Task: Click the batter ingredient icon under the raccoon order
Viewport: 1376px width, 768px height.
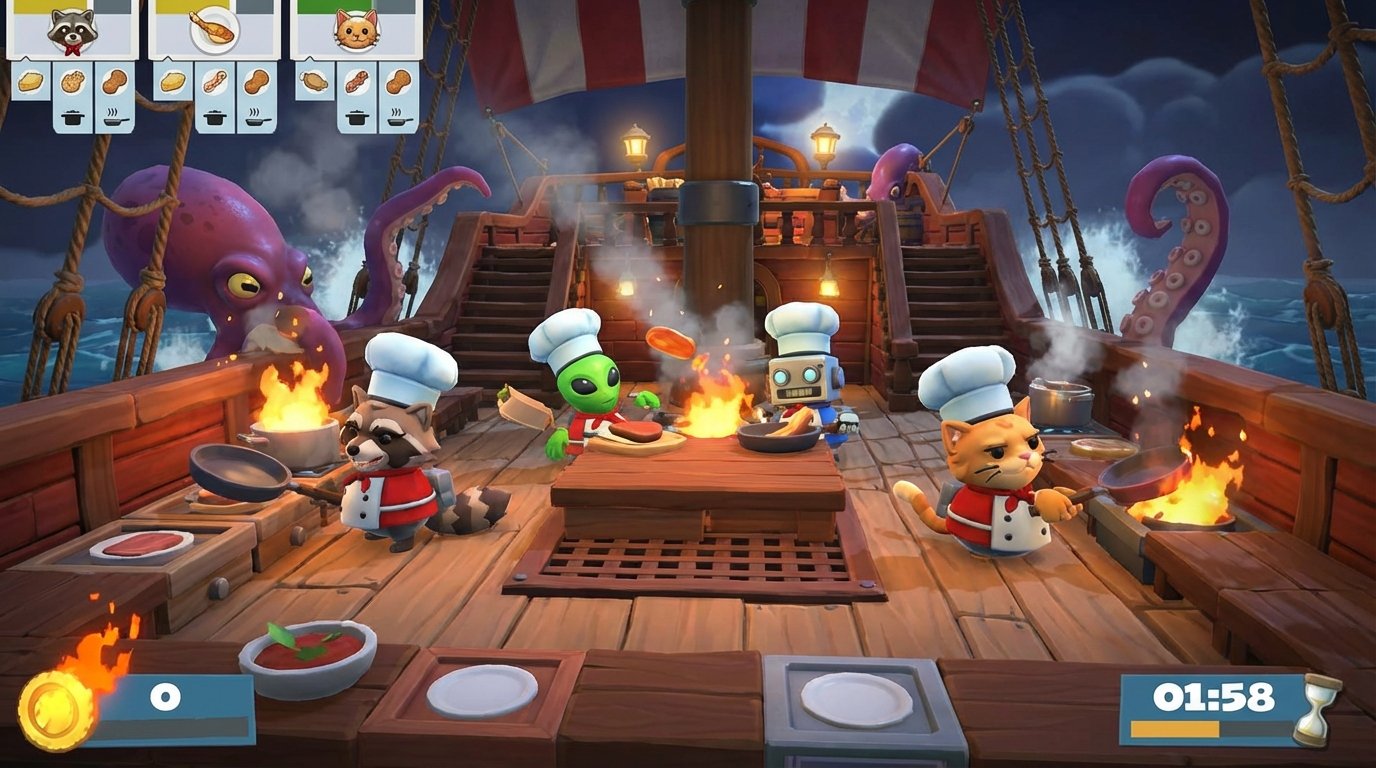Action: tap(29, 81)
